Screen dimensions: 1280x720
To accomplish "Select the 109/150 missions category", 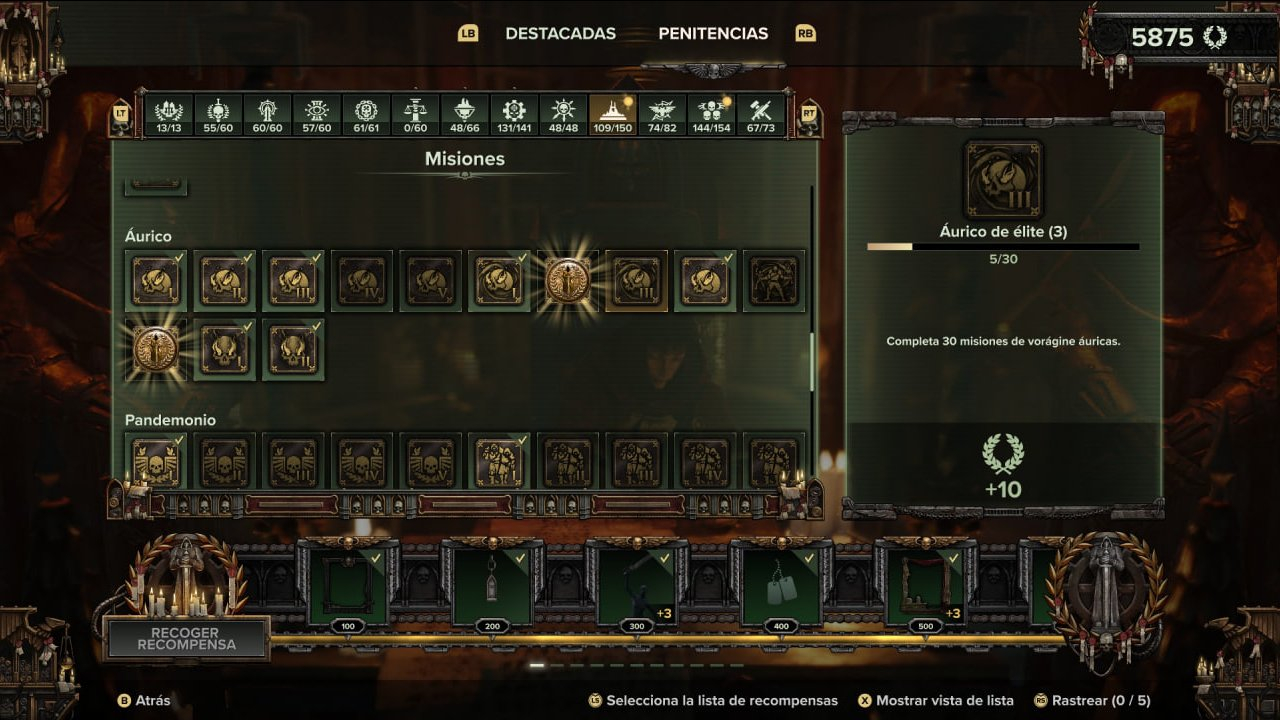I will tap(612, 115).
